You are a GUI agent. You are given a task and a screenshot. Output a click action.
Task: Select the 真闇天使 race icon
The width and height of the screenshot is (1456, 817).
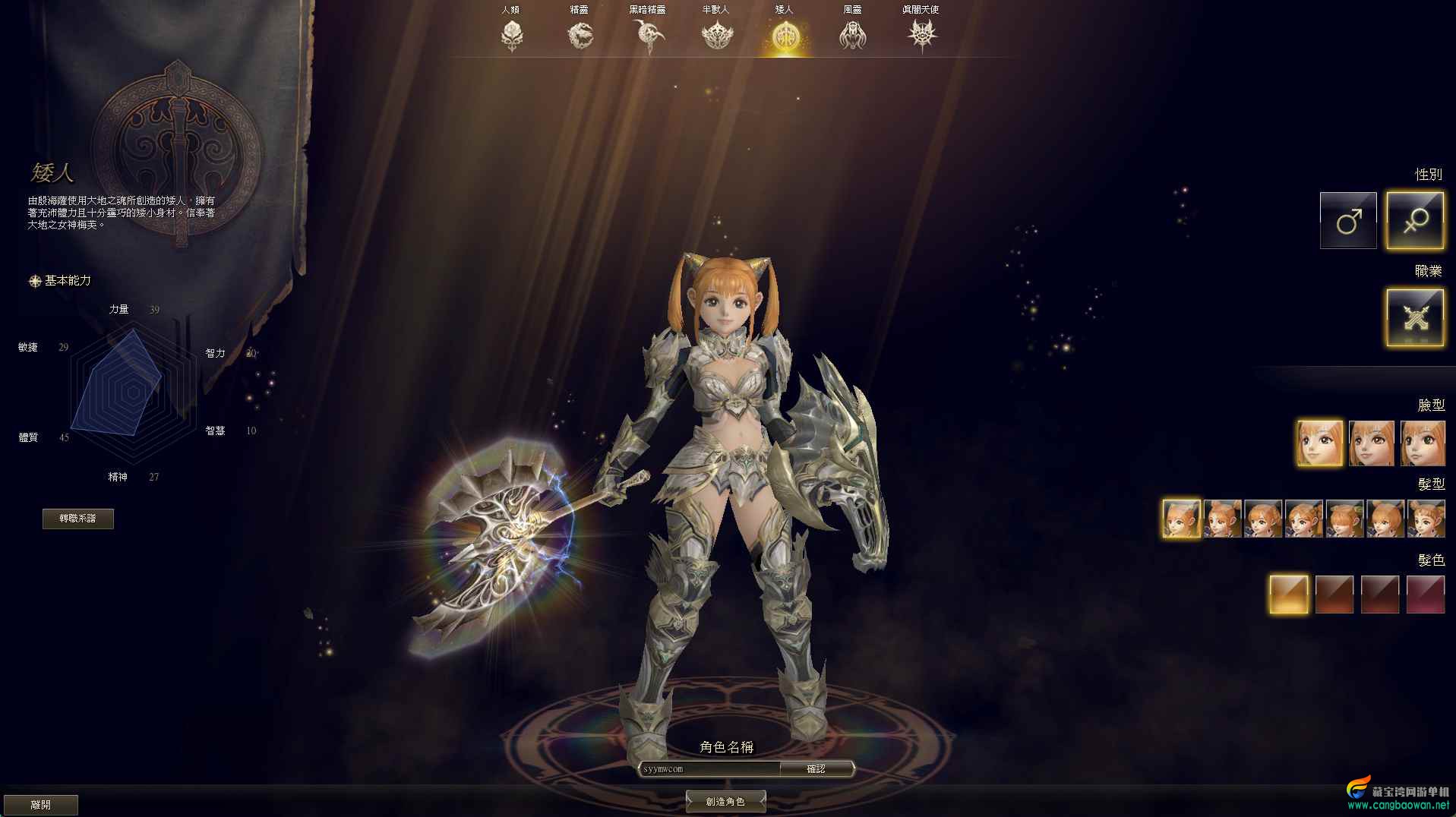click(x=921, y=35)
